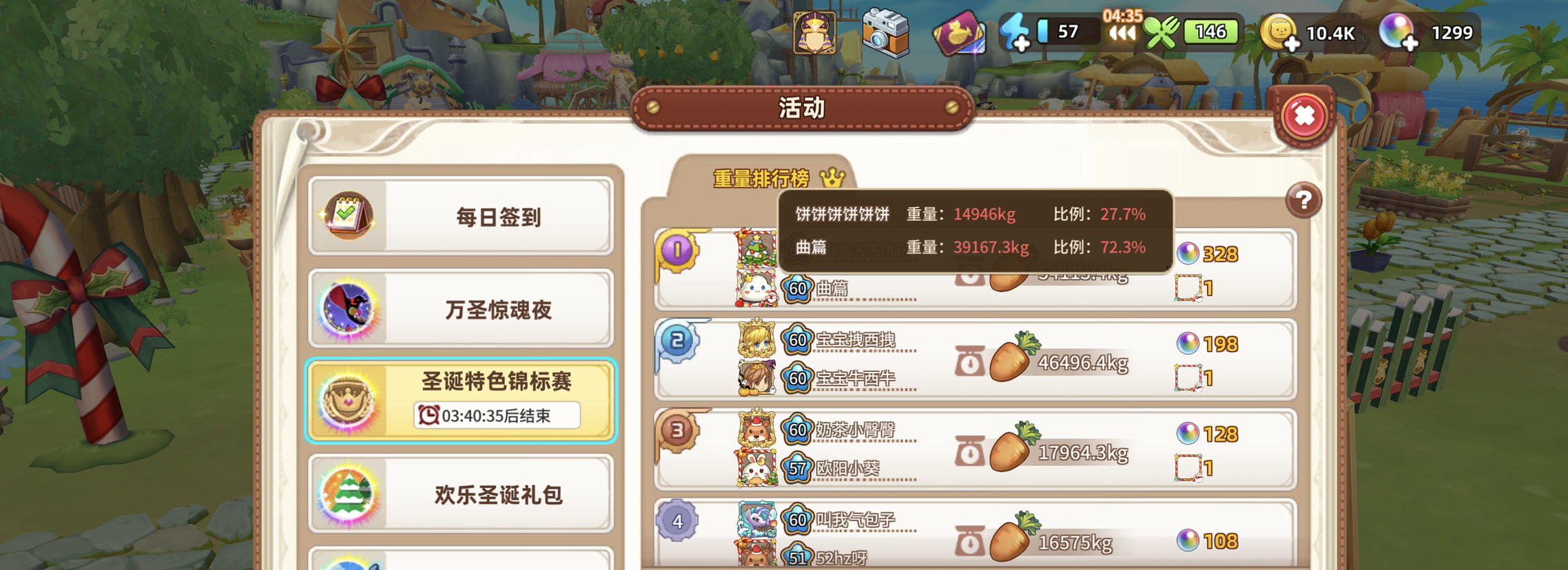Click the triple-arrow icon beside the 04:35 timer
The image size is (1568, 570).
click(x=1123, y=34)
